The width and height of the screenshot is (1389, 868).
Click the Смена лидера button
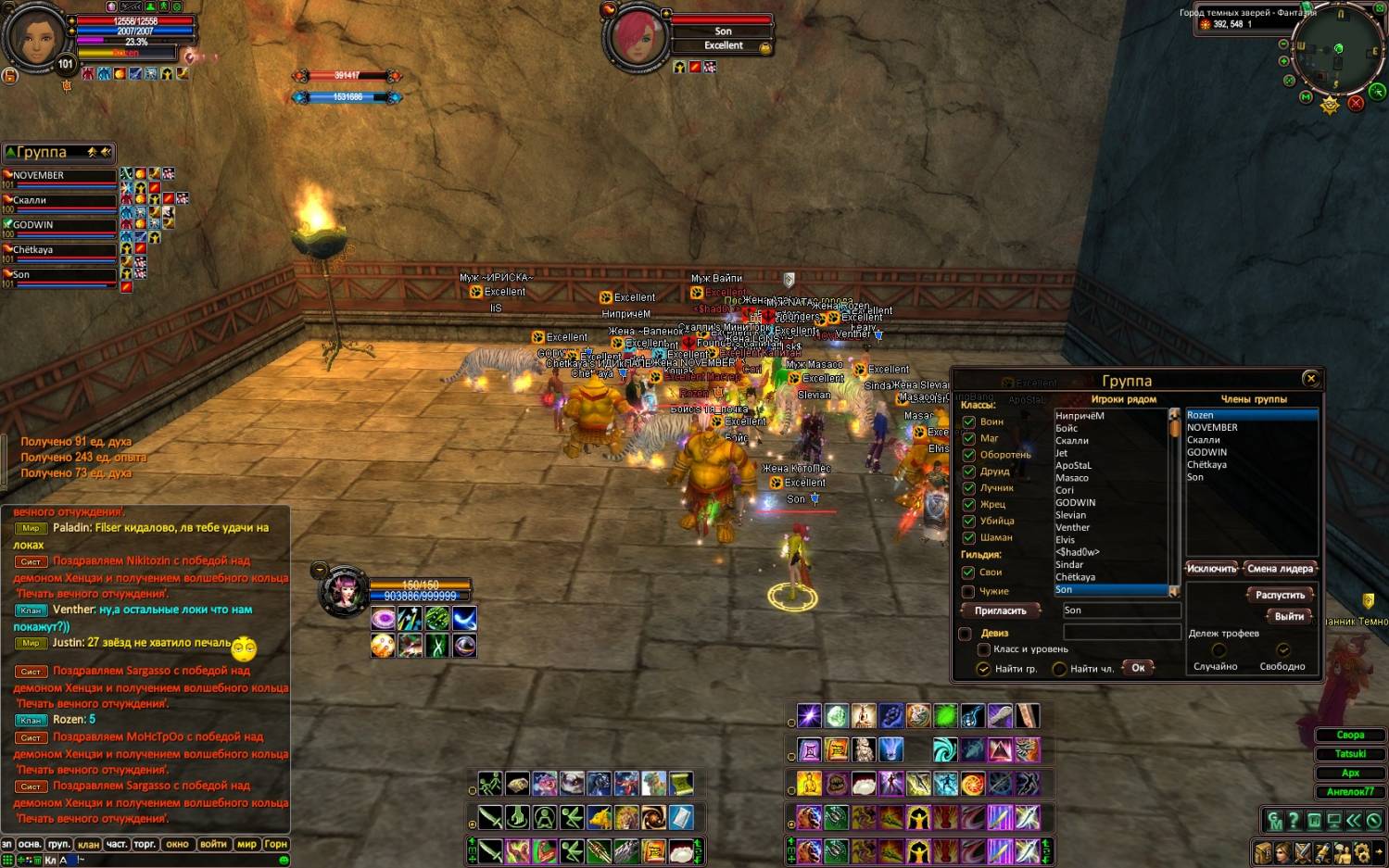[1281, 568]
